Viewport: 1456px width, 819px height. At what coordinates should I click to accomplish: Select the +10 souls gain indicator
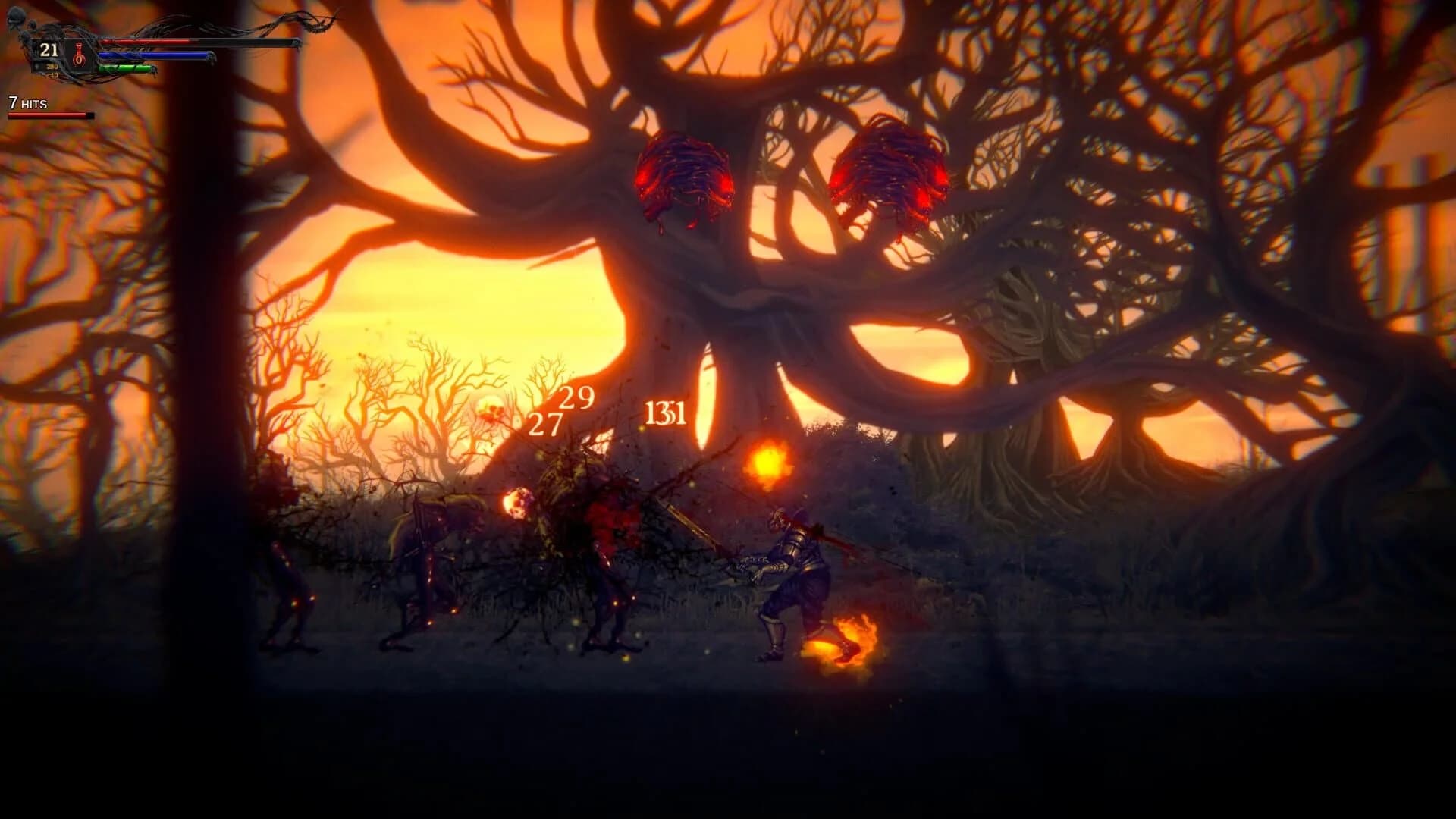(53, 75)
